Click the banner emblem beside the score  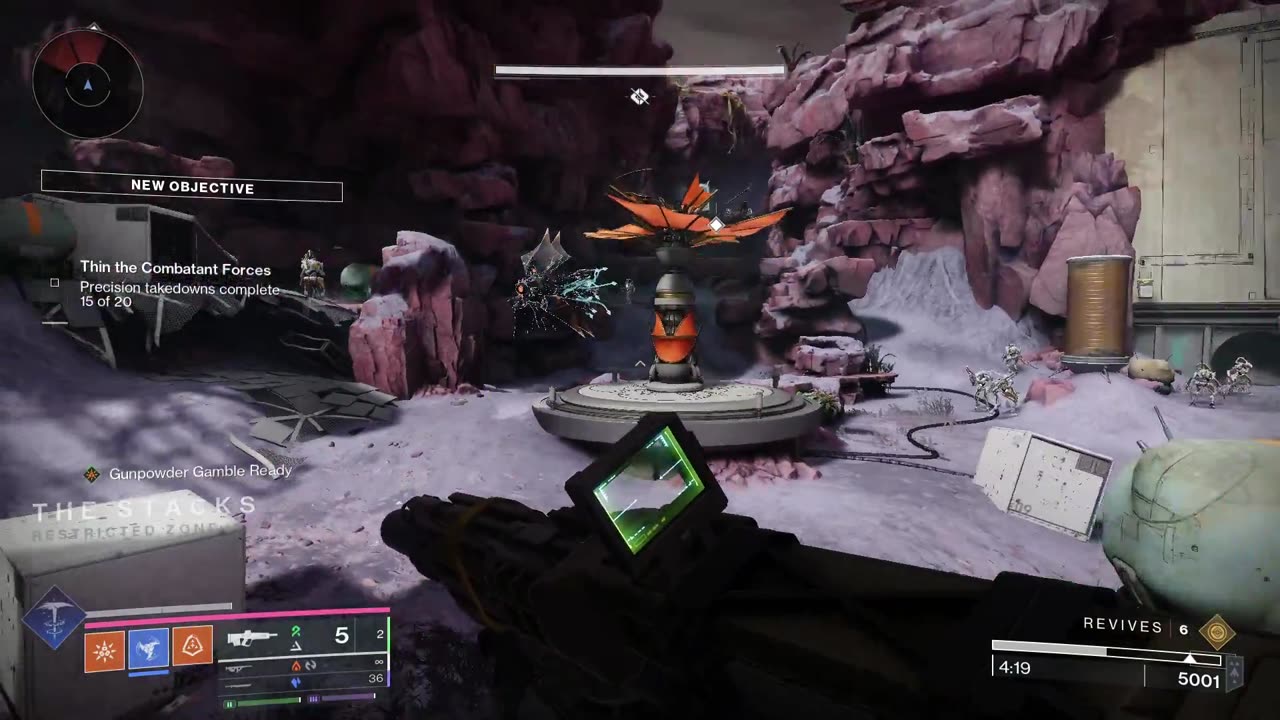tap(1234, 673)
